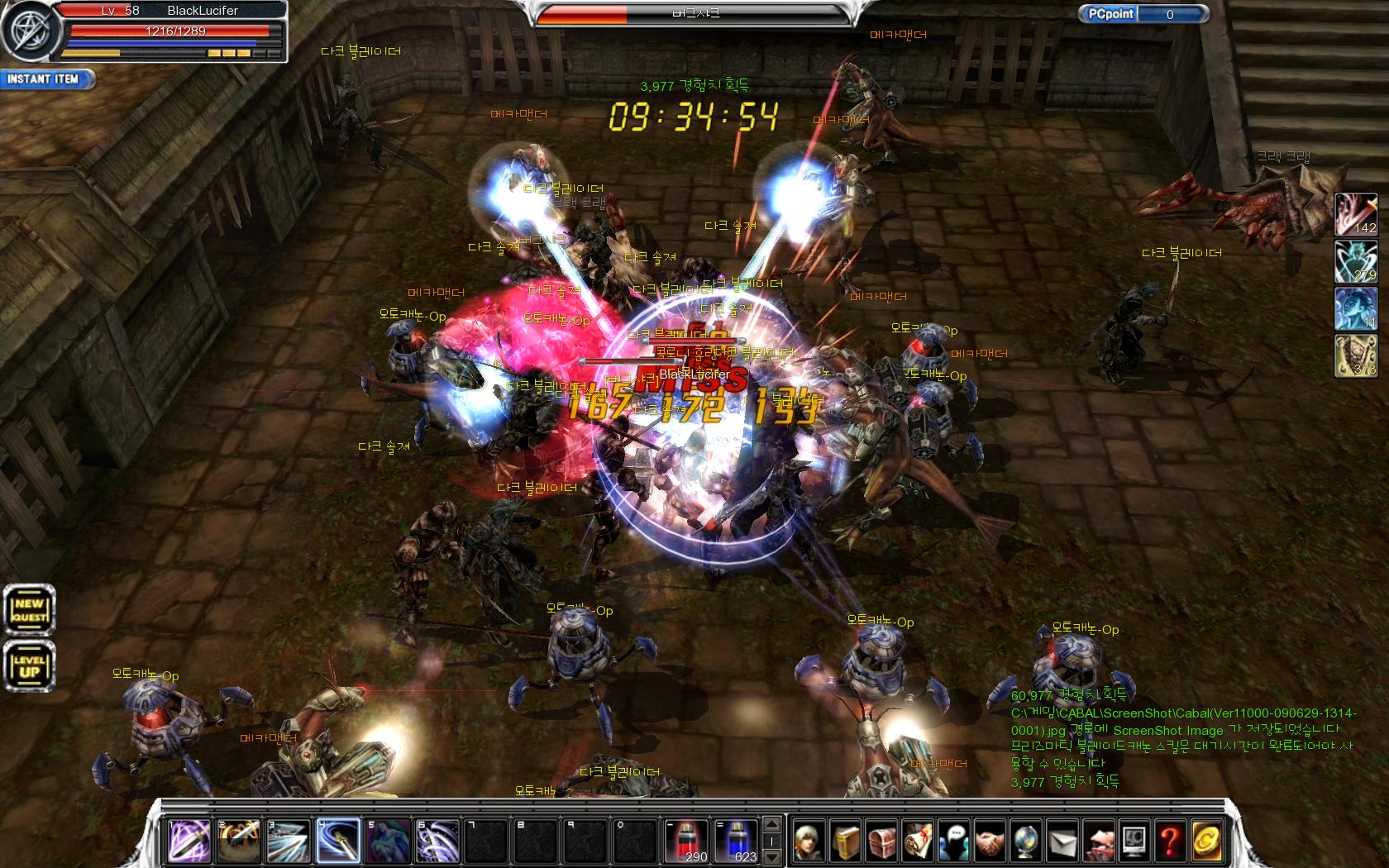1389x868 pixels.
Task: Open help with the red question mark
Action: coord(1169,842)
